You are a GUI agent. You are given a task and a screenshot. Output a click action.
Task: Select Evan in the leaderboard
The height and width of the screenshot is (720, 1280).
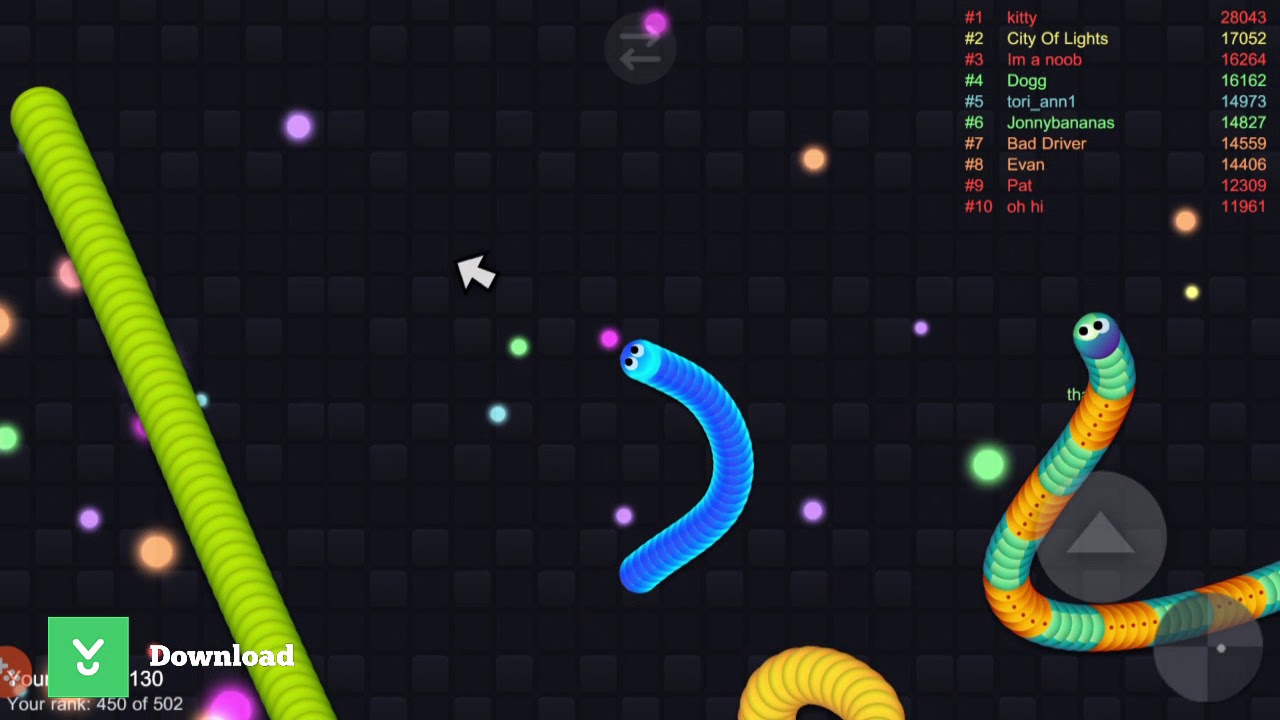pos(1024,164)
